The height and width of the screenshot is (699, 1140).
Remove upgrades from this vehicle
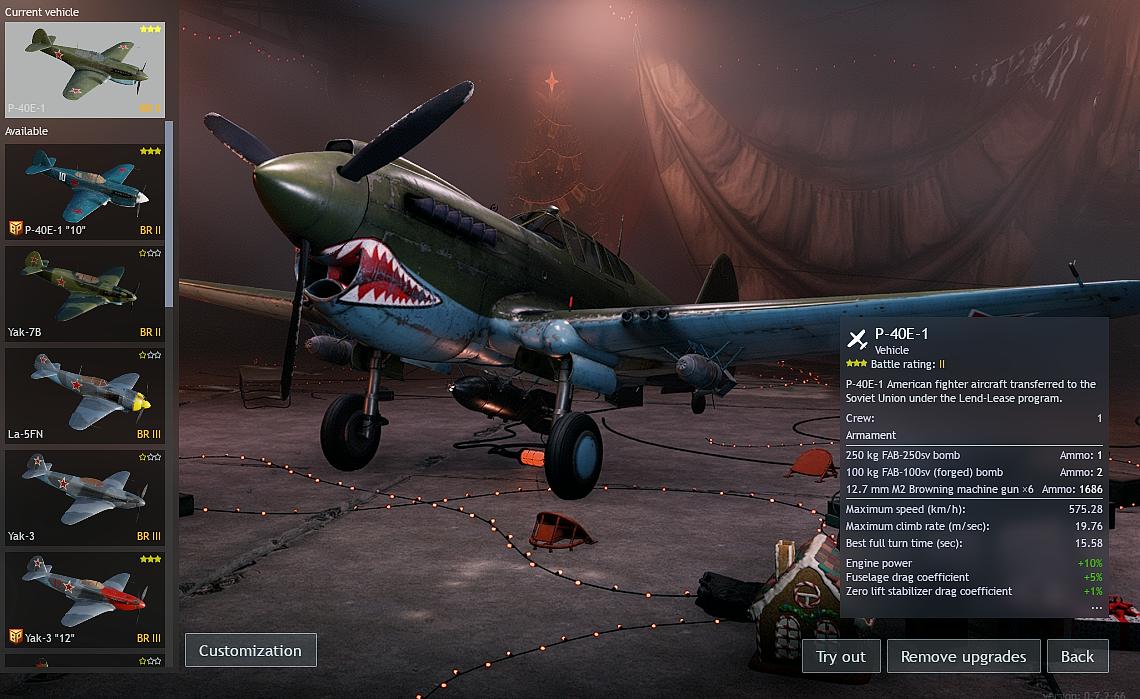coord(963,656)
